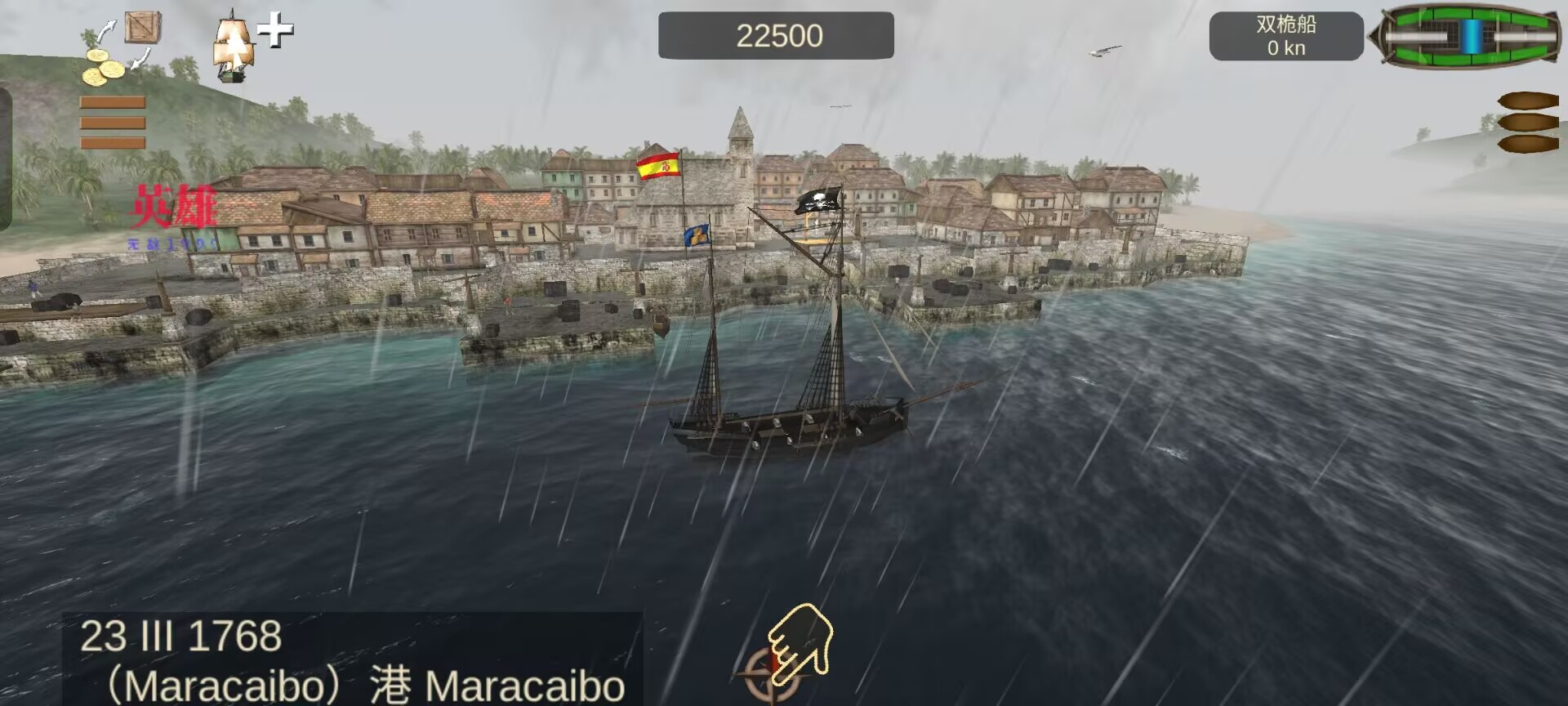Click the three boats icon

pyautogui.click(x=1527, y=123)
